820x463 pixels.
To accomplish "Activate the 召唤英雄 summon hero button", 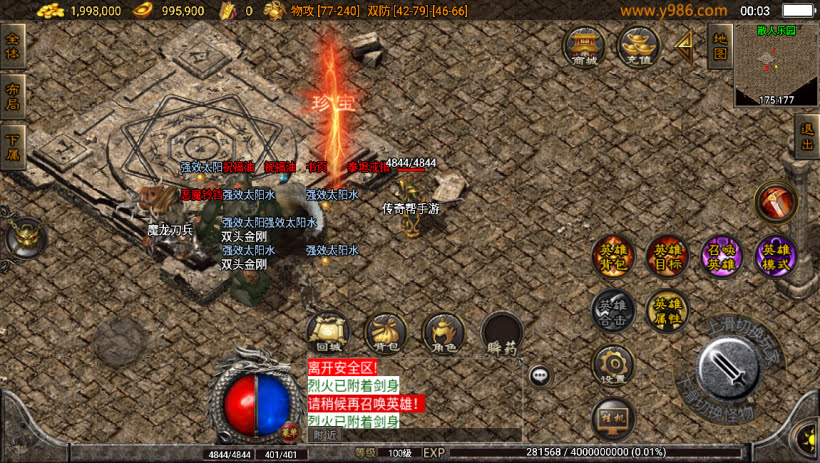I will click(721, 257).
